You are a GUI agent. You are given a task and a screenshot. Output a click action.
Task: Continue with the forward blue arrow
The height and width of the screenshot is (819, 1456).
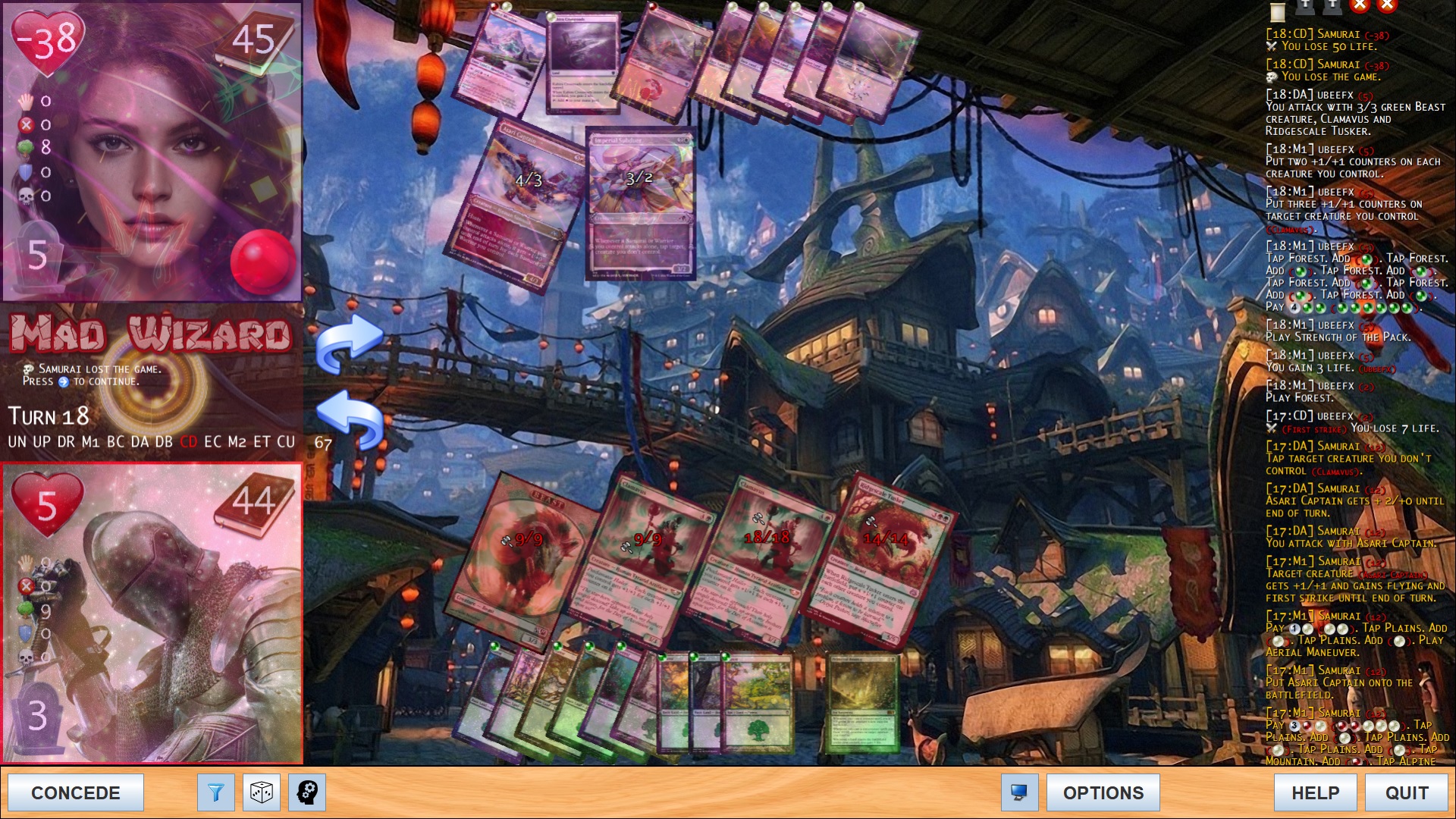pyautogui.click(x=349, y=343)
